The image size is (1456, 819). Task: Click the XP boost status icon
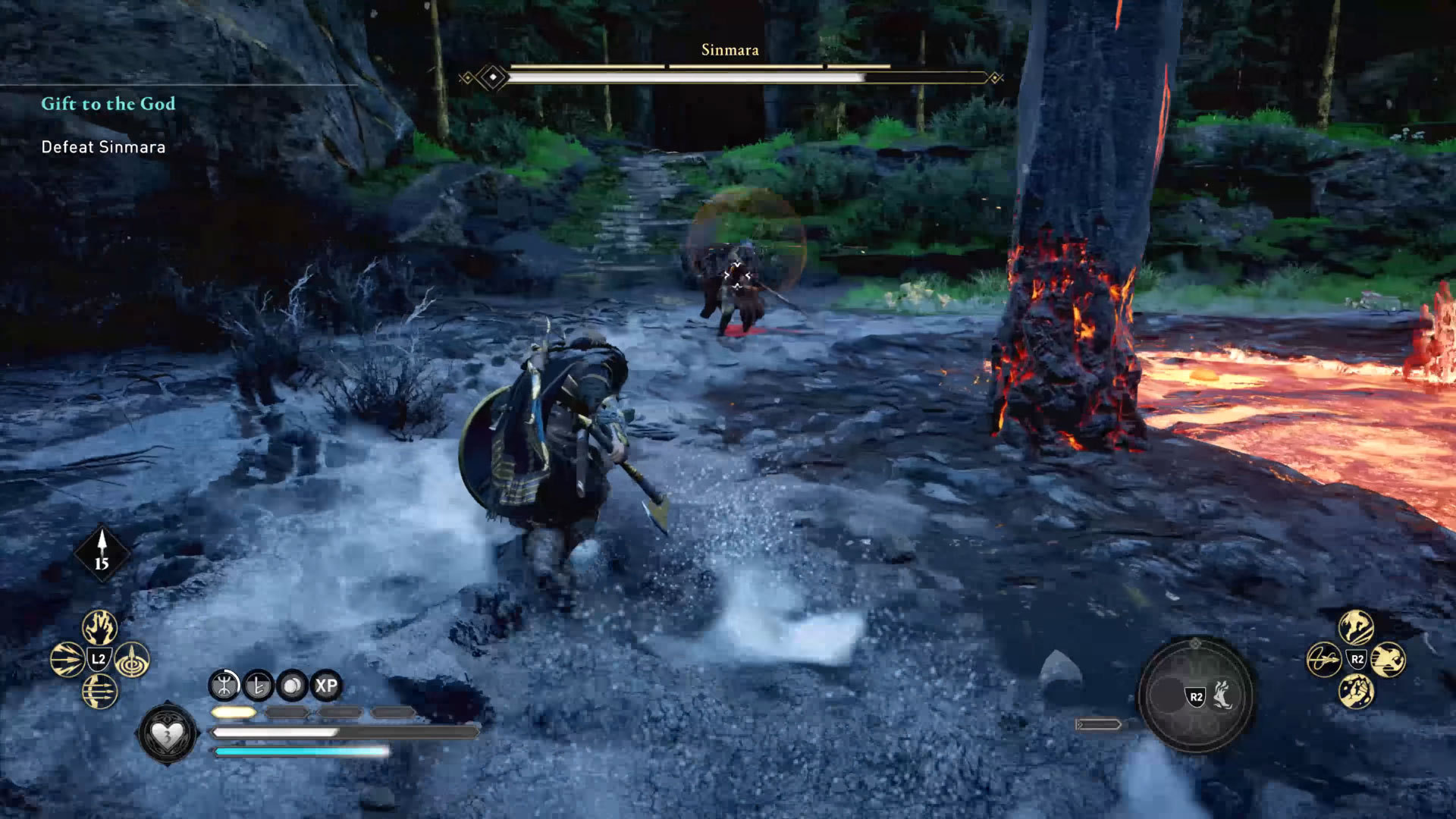(x=326, y=686)
